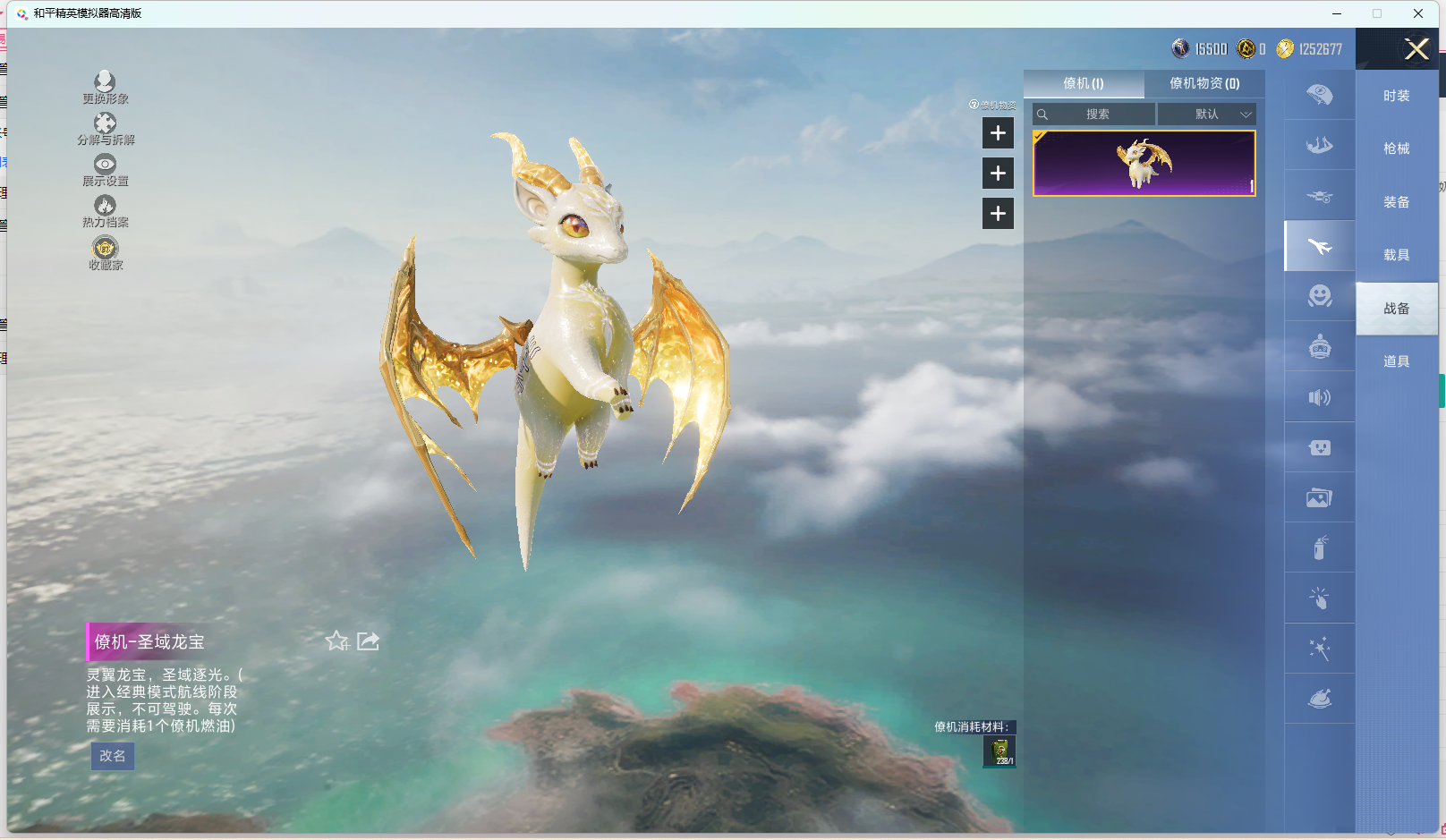
Task: Switch to the 枪械 category
Action: (x=1396, y=148)
